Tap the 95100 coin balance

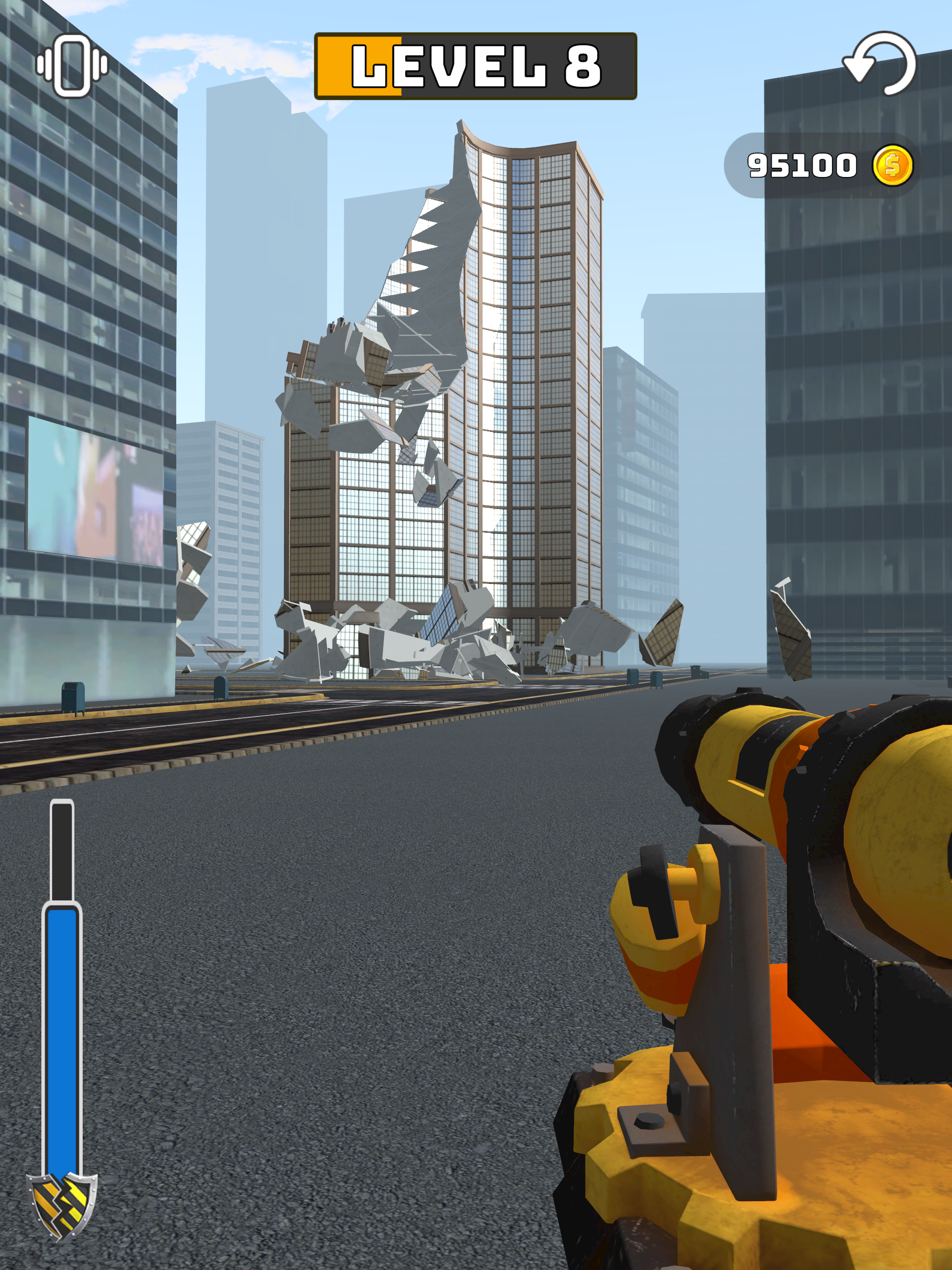click(803, 165)
